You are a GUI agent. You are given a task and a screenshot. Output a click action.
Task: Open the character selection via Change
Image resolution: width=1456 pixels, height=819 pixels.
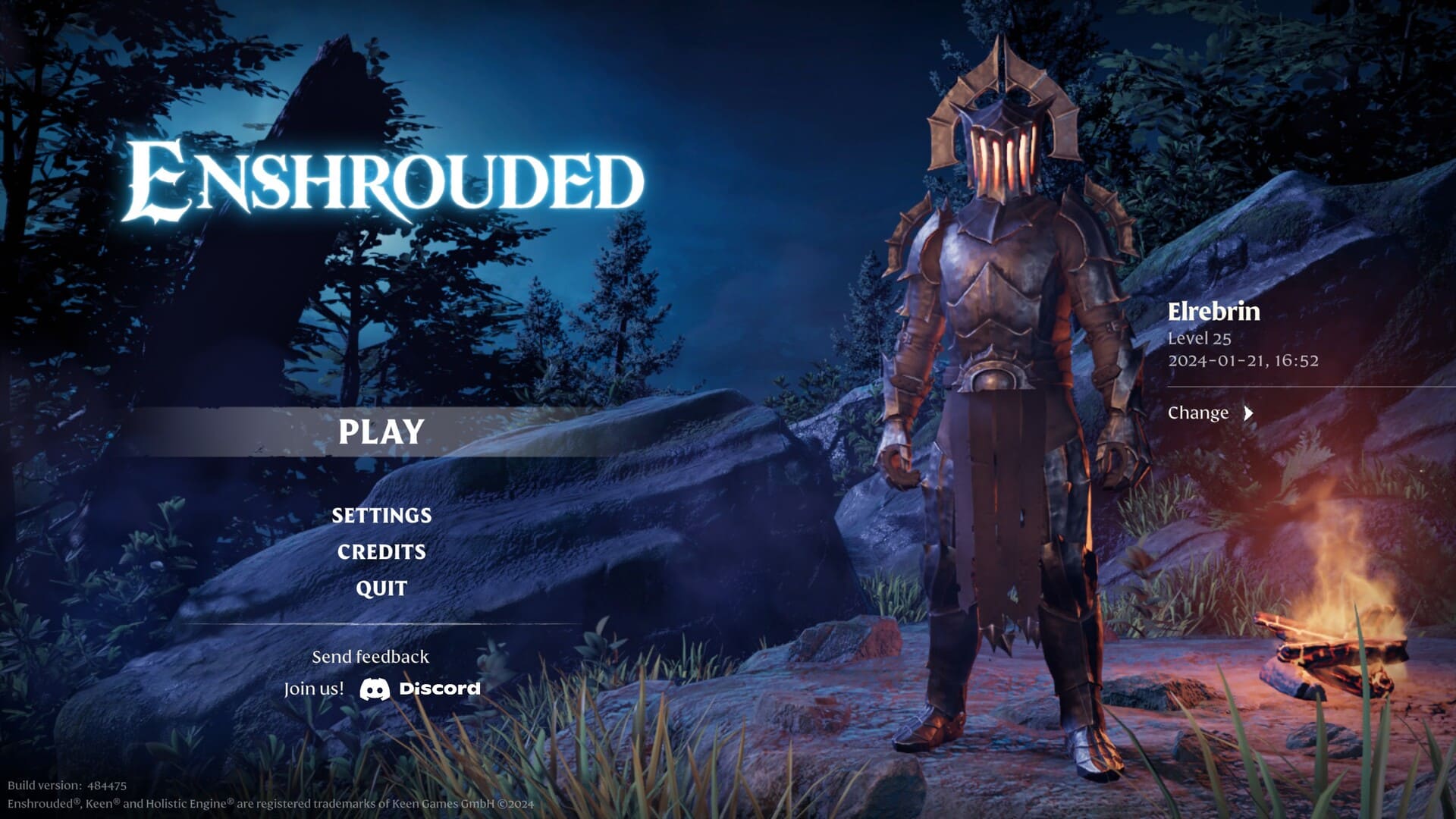coord(1199,413)
